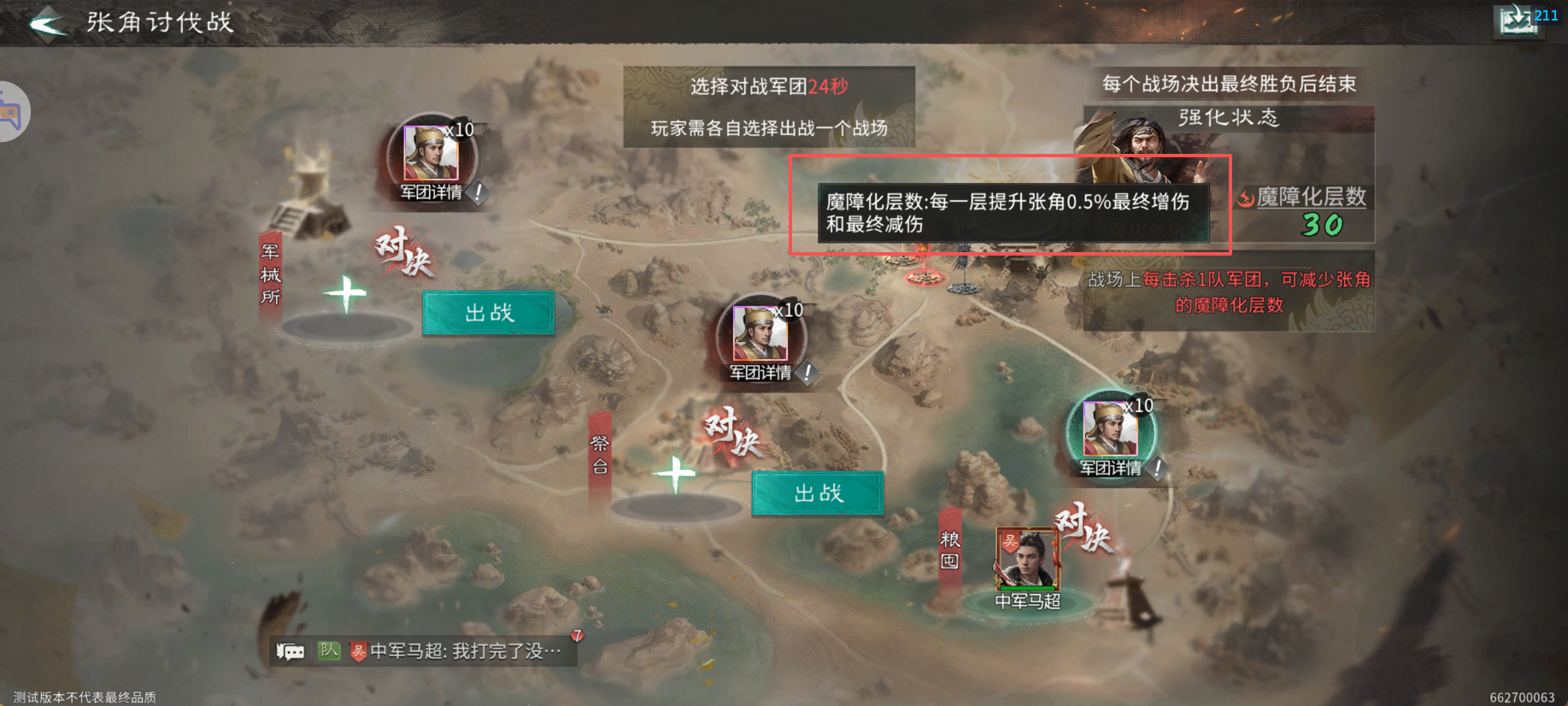Tap the back arrow beside 张角讨伐战 title

click(49, 23)
